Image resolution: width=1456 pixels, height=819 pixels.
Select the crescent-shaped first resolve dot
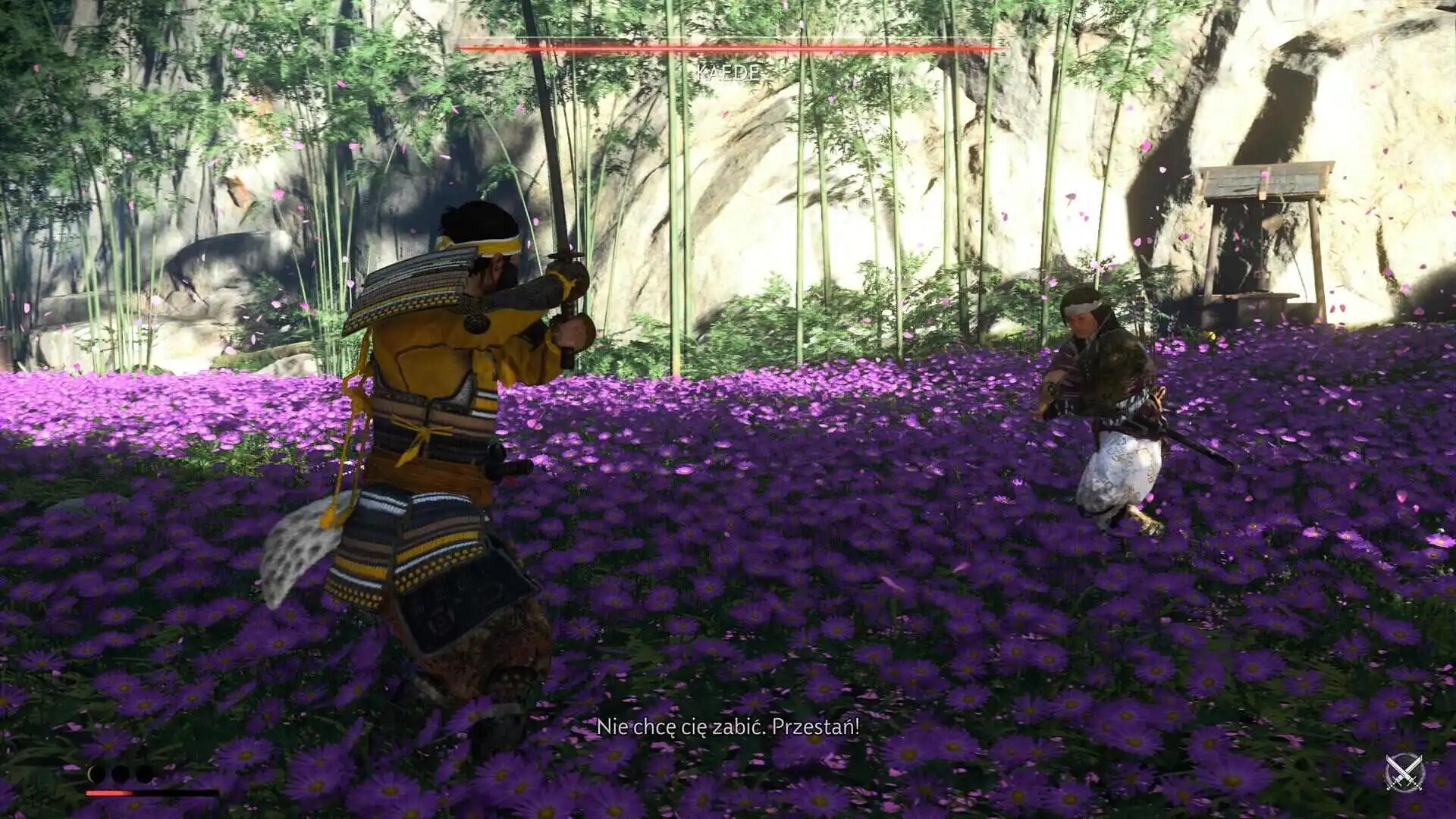96,774
